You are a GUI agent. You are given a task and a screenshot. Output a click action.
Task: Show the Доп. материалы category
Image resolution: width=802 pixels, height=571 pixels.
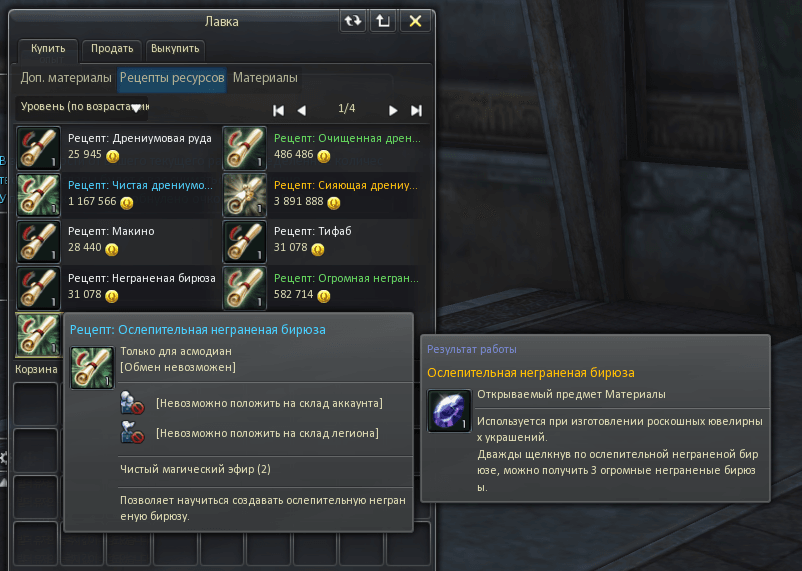[x=66, y=77]
